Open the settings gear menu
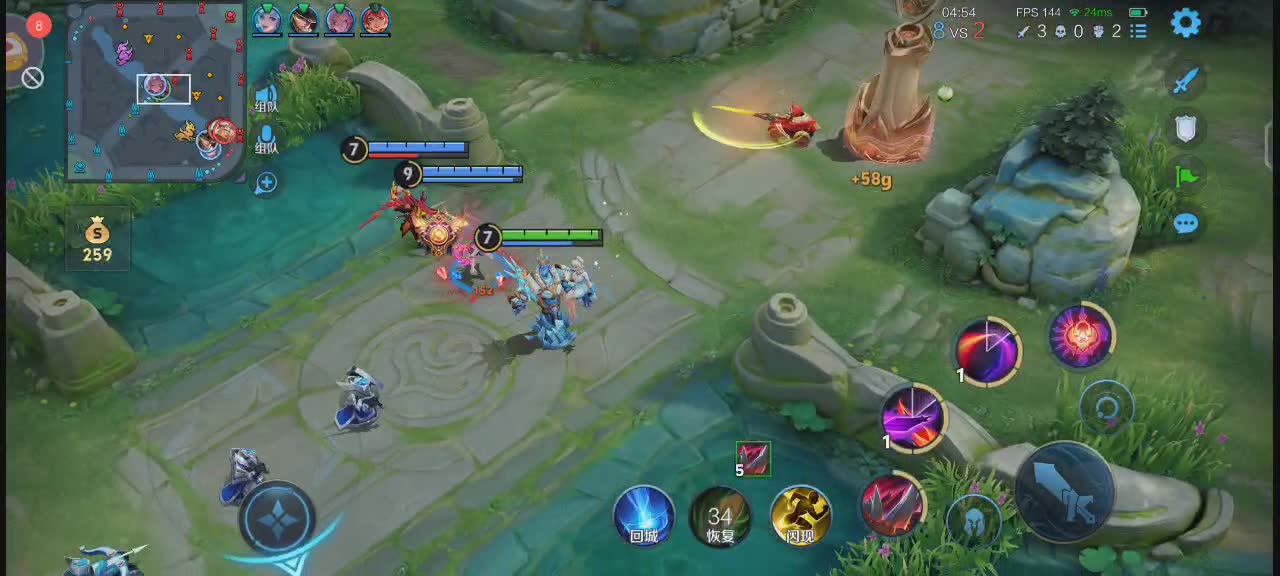Viewport: 1280px width, 576px height. click(x=1185, y=23)
